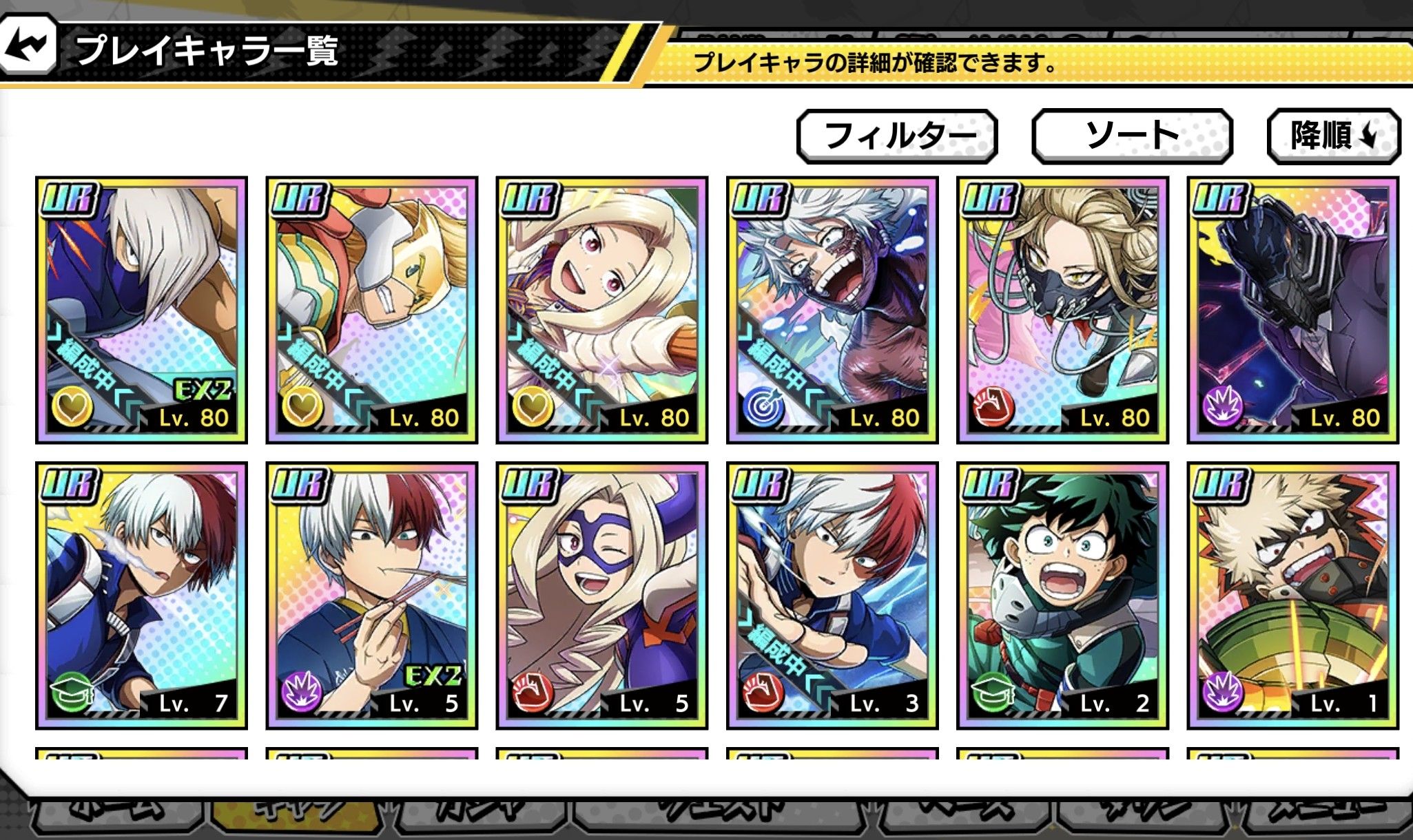
Task: Select Todoroki with chopsticks Lv. 5 card
Action: tap(371, 596)
